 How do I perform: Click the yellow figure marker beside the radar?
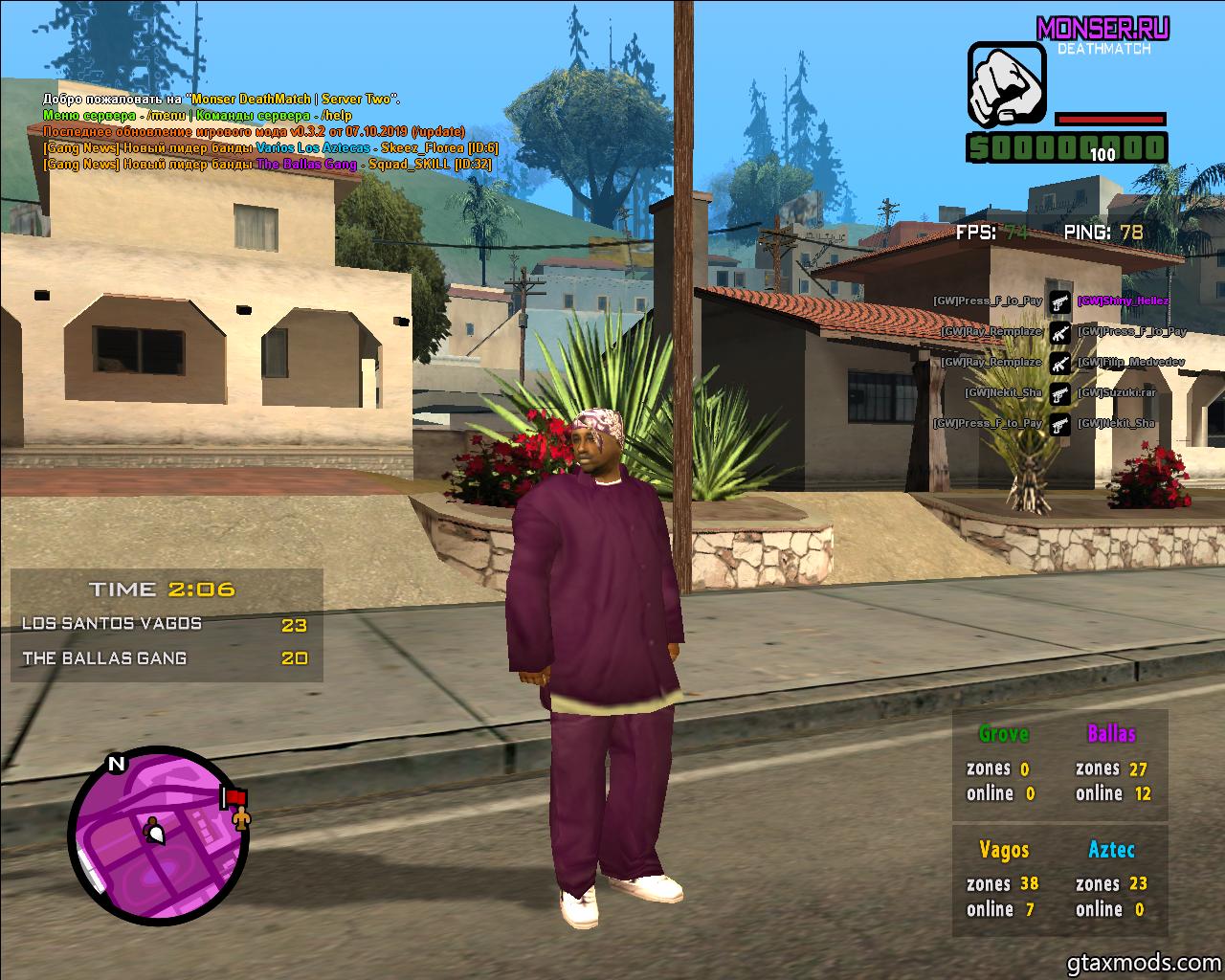(241, 817)
